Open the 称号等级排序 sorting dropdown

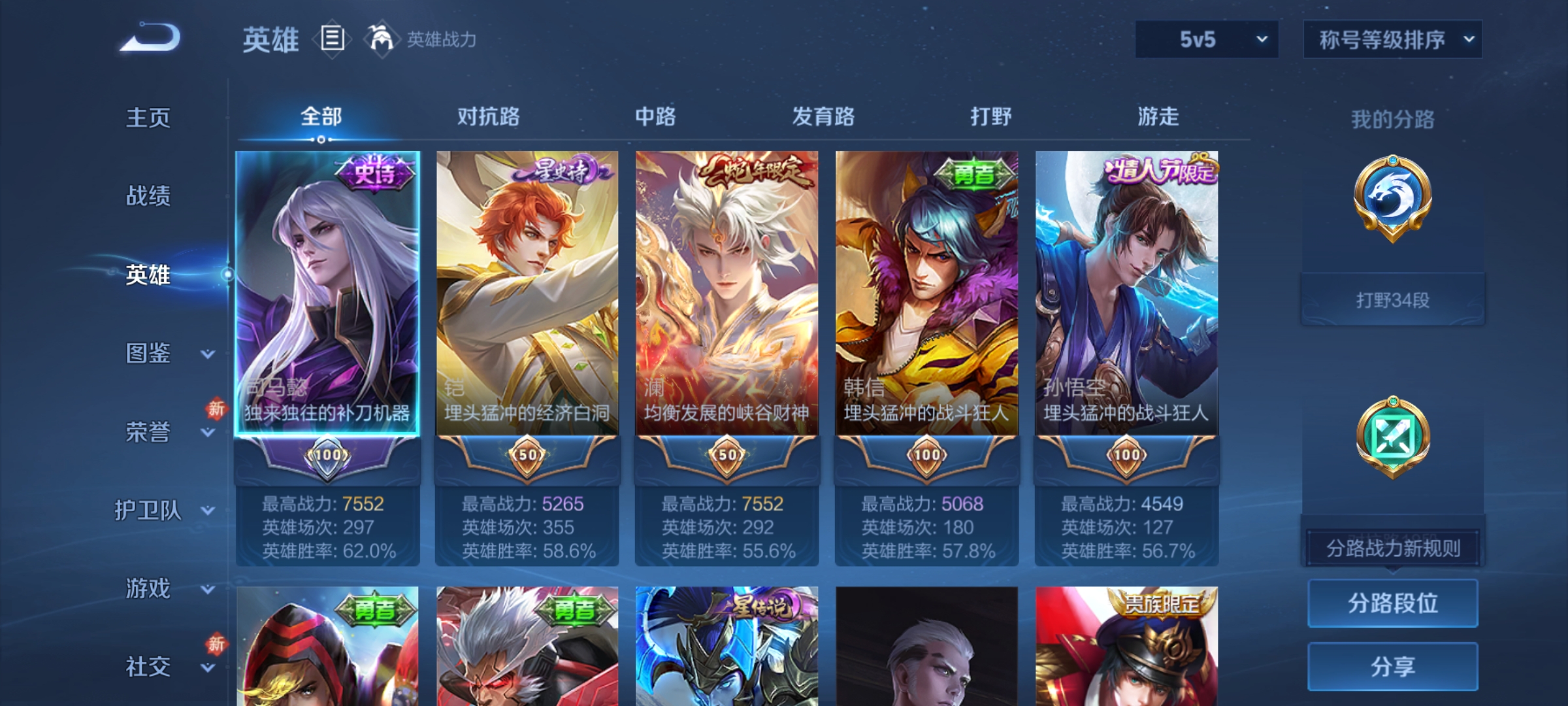[1392, 39]
